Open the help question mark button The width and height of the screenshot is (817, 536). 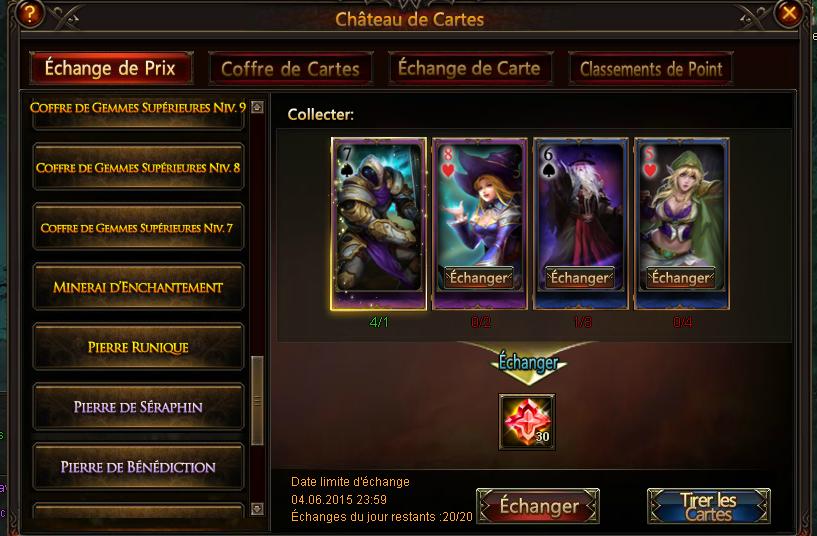tap(31, 13)
